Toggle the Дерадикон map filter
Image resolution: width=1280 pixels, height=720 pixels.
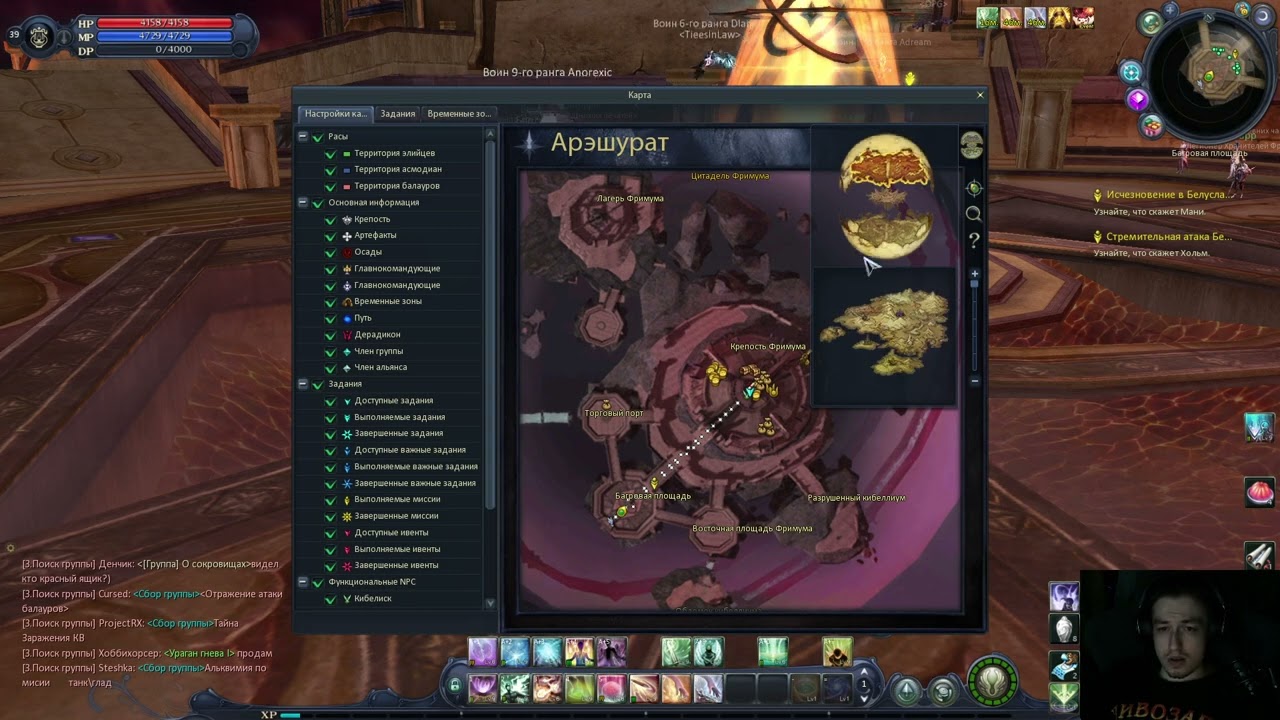pos(330,335)
